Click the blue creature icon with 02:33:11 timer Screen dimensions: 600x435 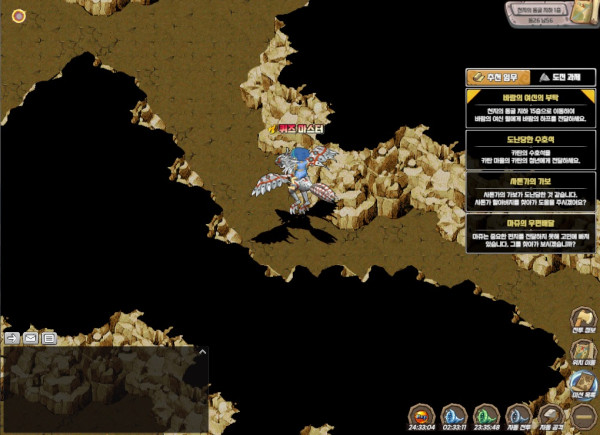coord(454,417)
